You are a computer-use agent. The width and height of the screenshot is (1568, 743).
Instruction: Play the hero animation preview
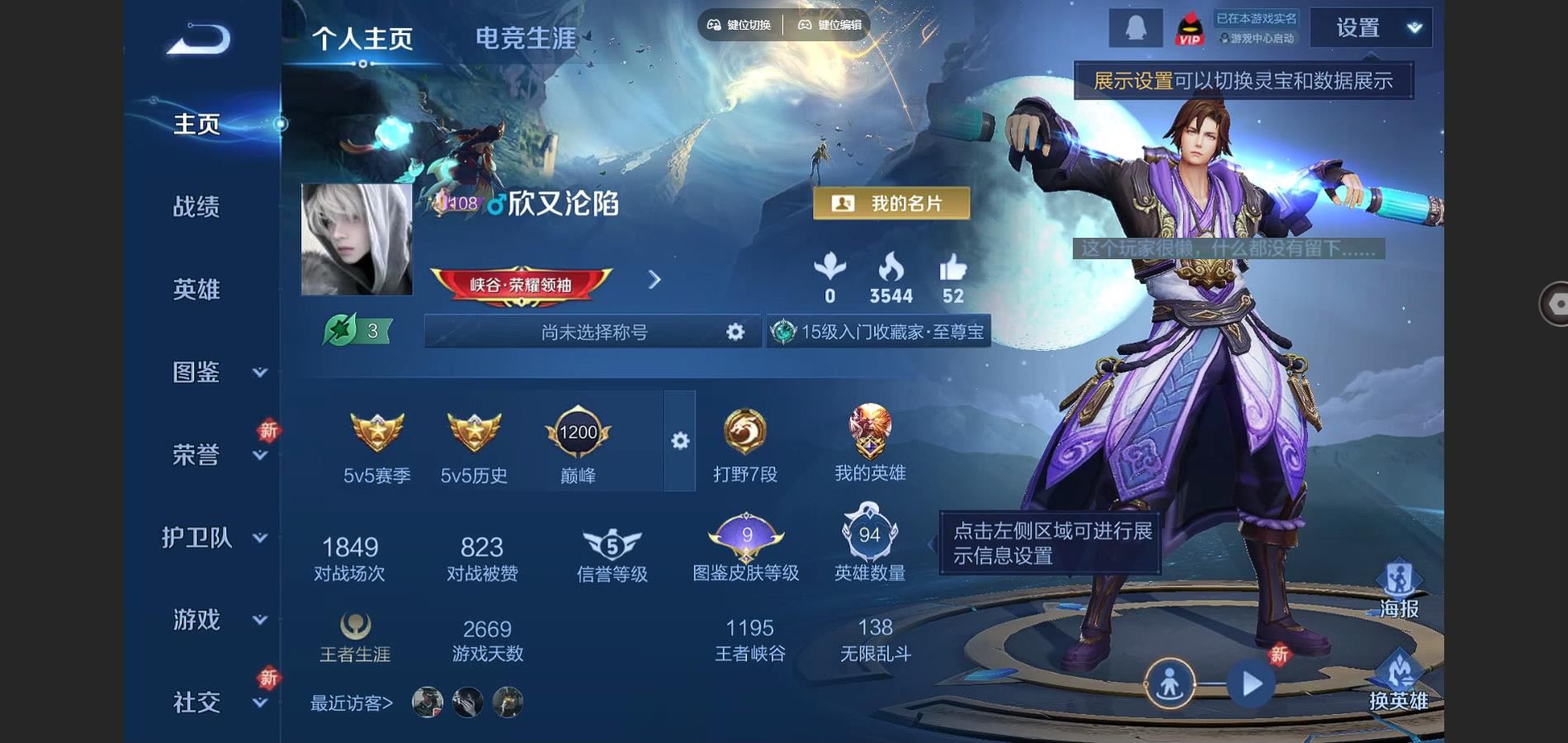pos(1250,684)
